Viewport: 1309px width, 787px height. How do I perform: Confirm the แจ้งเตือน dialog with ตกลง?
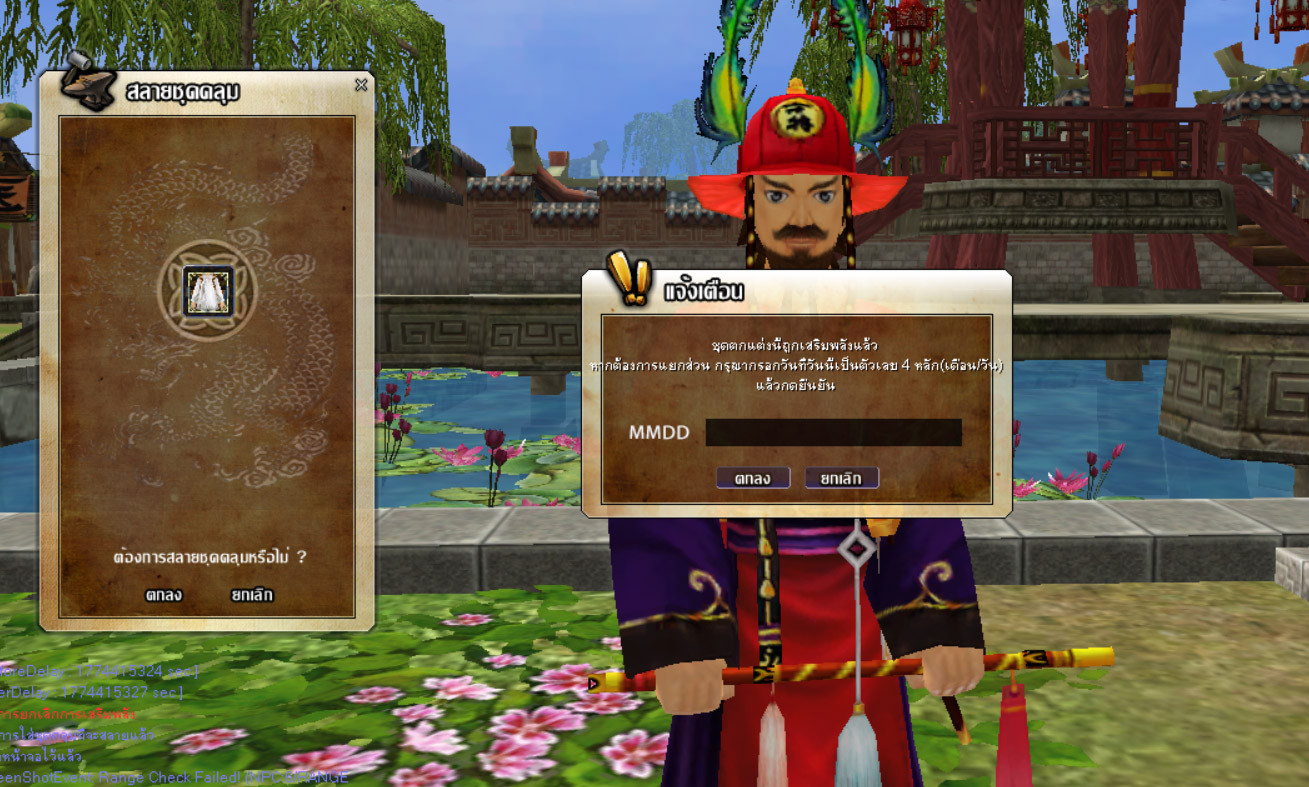pyautogui.click(x=752, y=478)
